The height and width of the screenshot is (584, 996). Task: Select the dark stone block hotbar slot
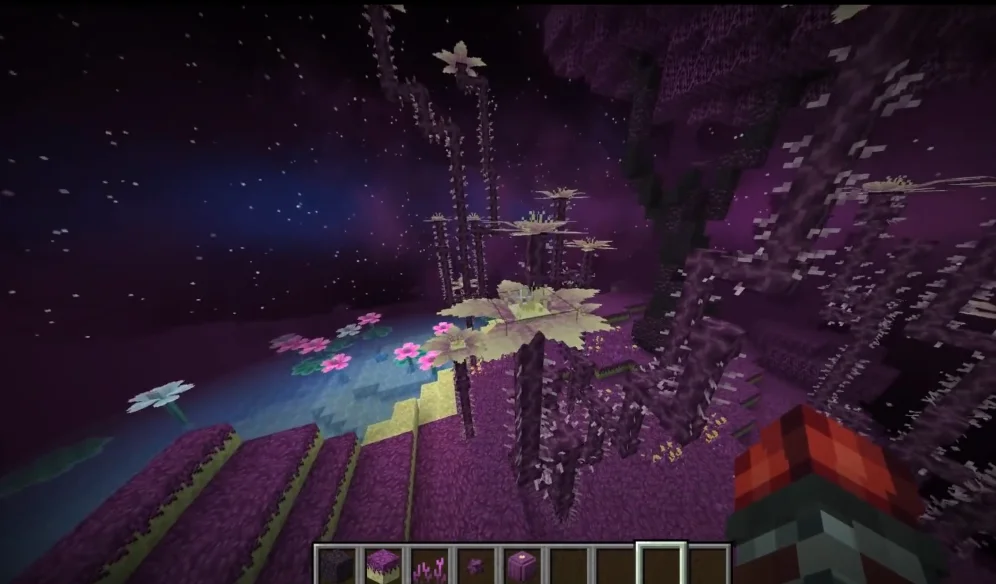(x=337, y=565)
